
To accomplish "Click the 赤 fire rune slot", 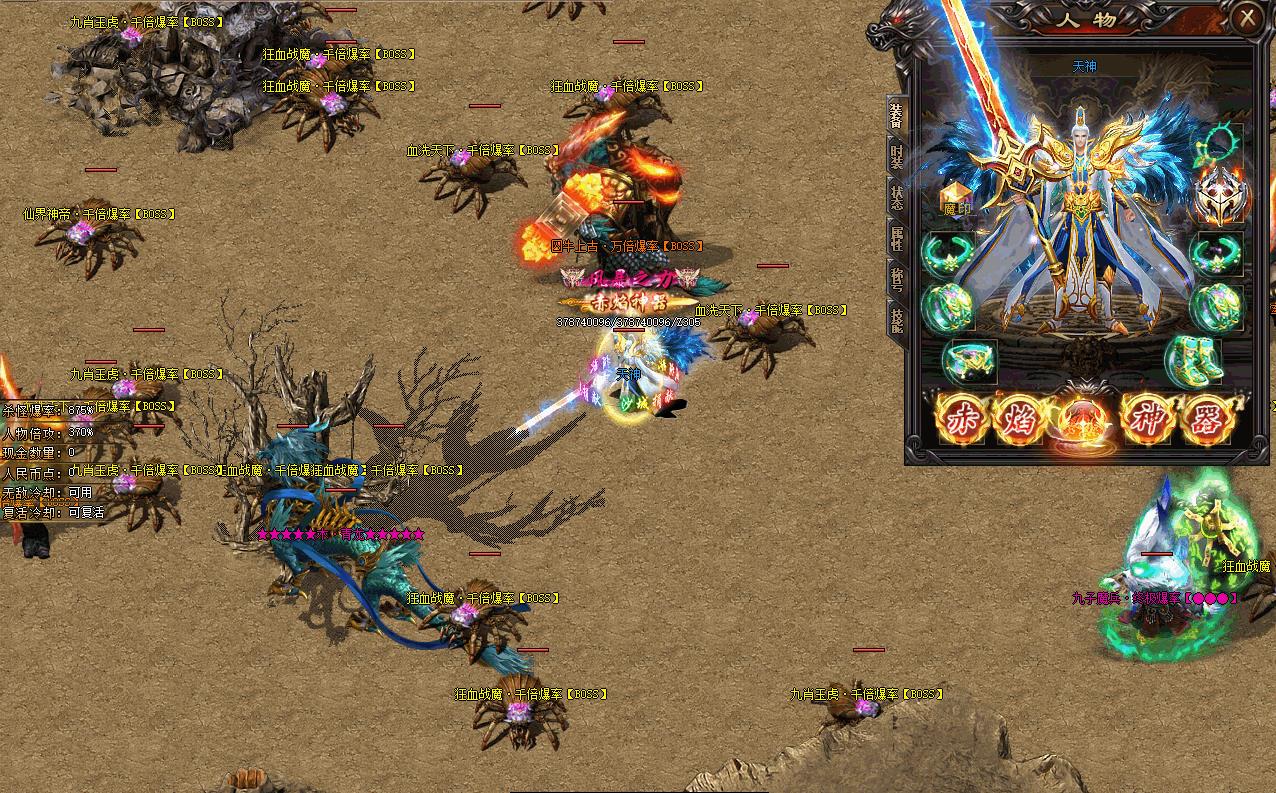I will [x=961, y=418].
